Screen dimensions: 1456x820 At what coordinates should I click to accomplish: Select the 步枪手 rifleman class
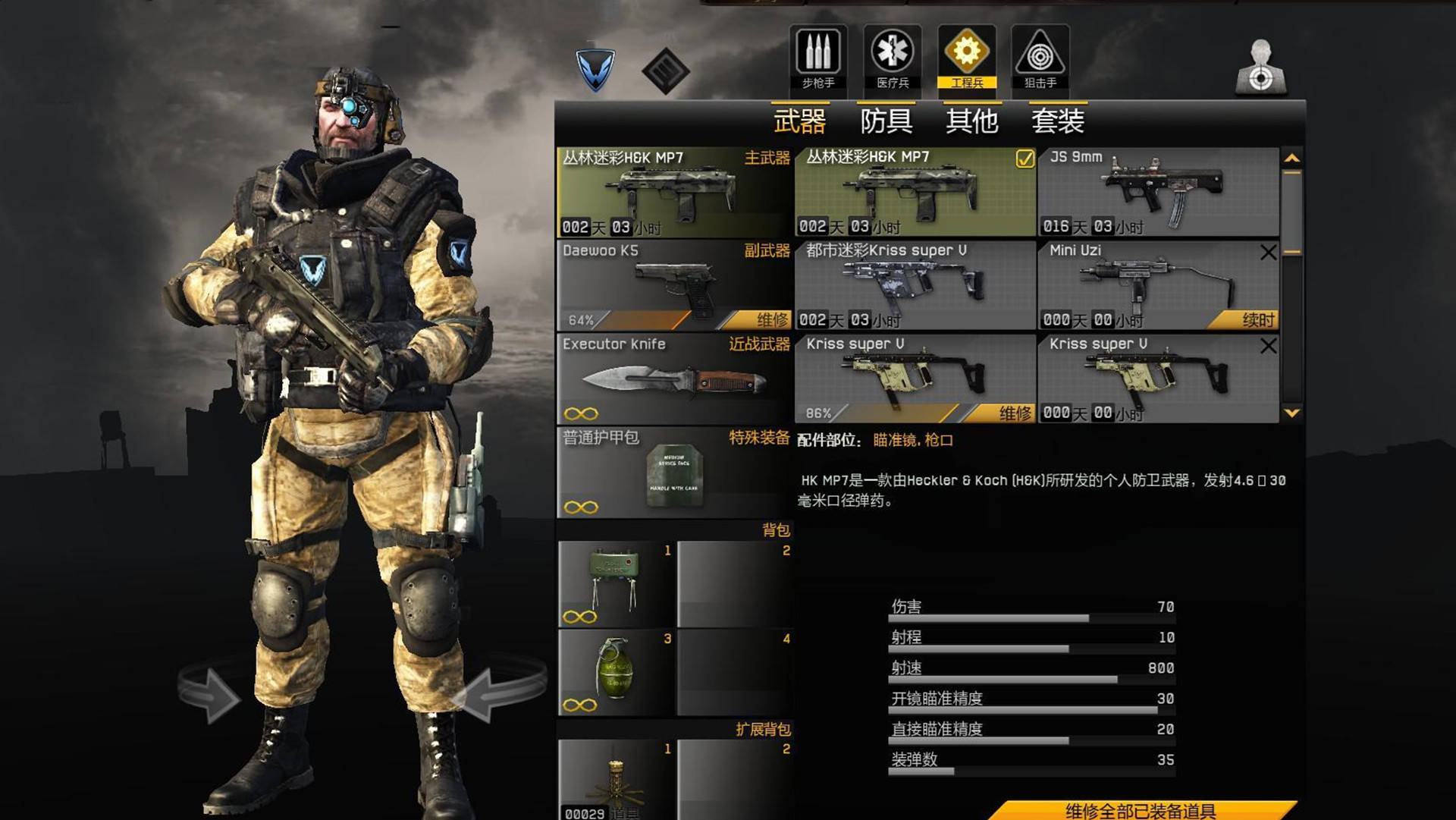coord(817,58)
